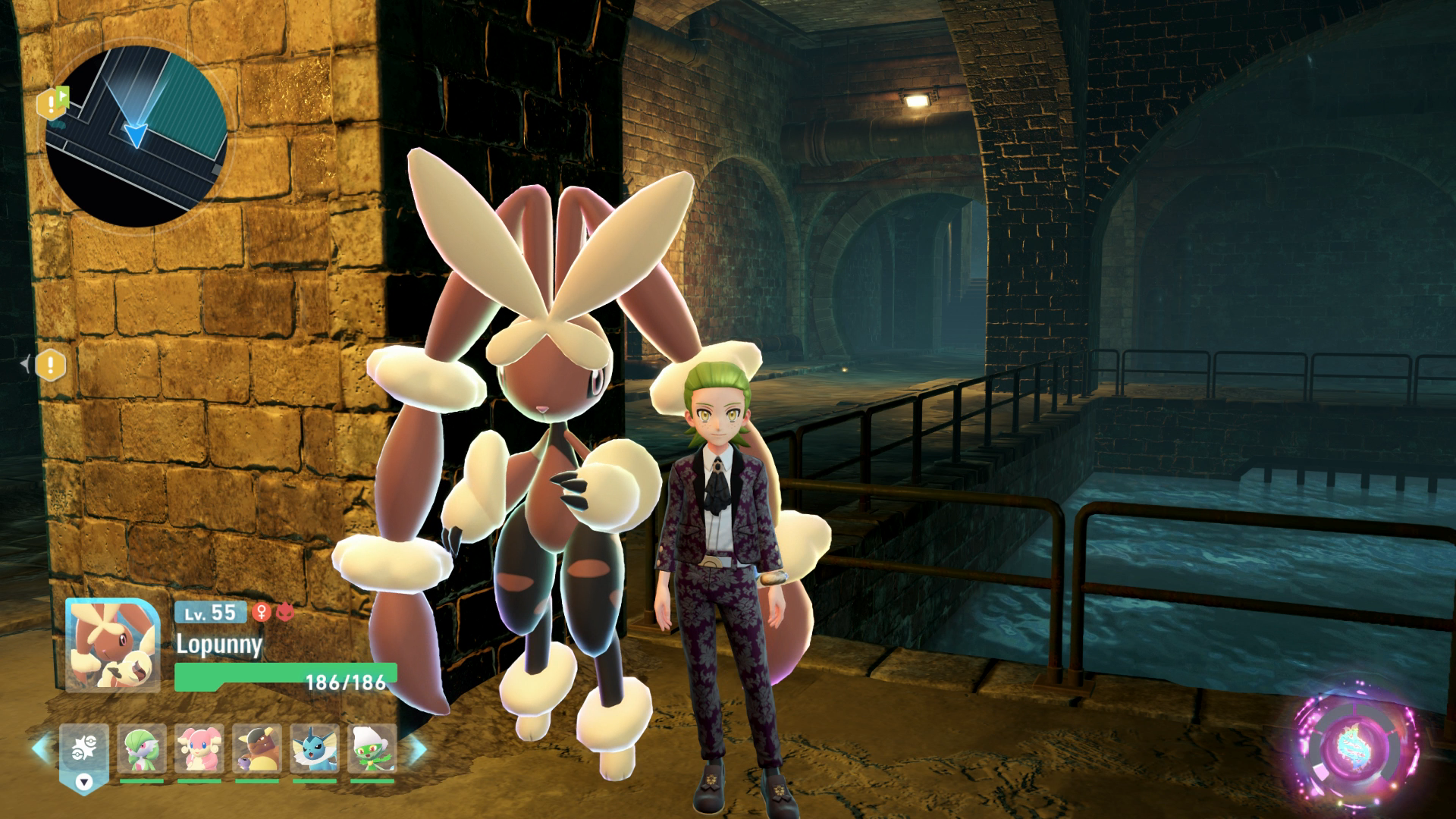Choose Audino from the party bar
This screenshot has width=1456, height=819.
click(199, 749)
